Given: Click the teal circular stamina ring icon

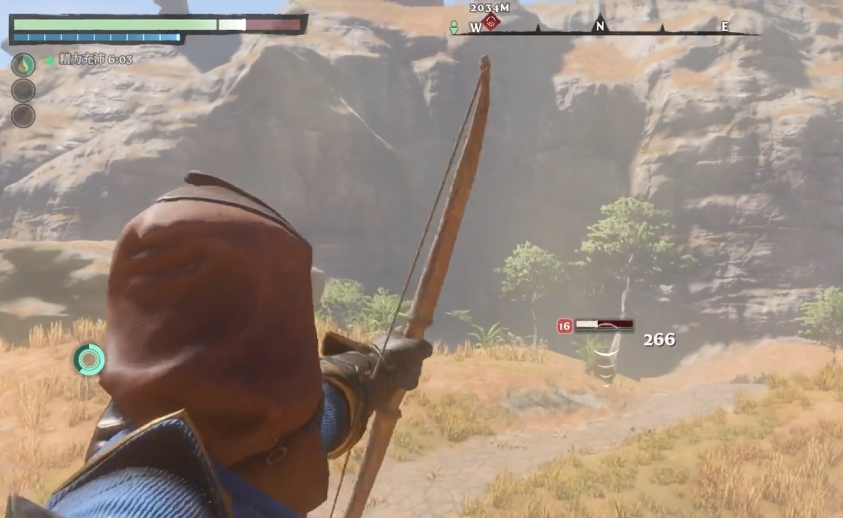Looking at the screenshot, I should tap(88, 359).
